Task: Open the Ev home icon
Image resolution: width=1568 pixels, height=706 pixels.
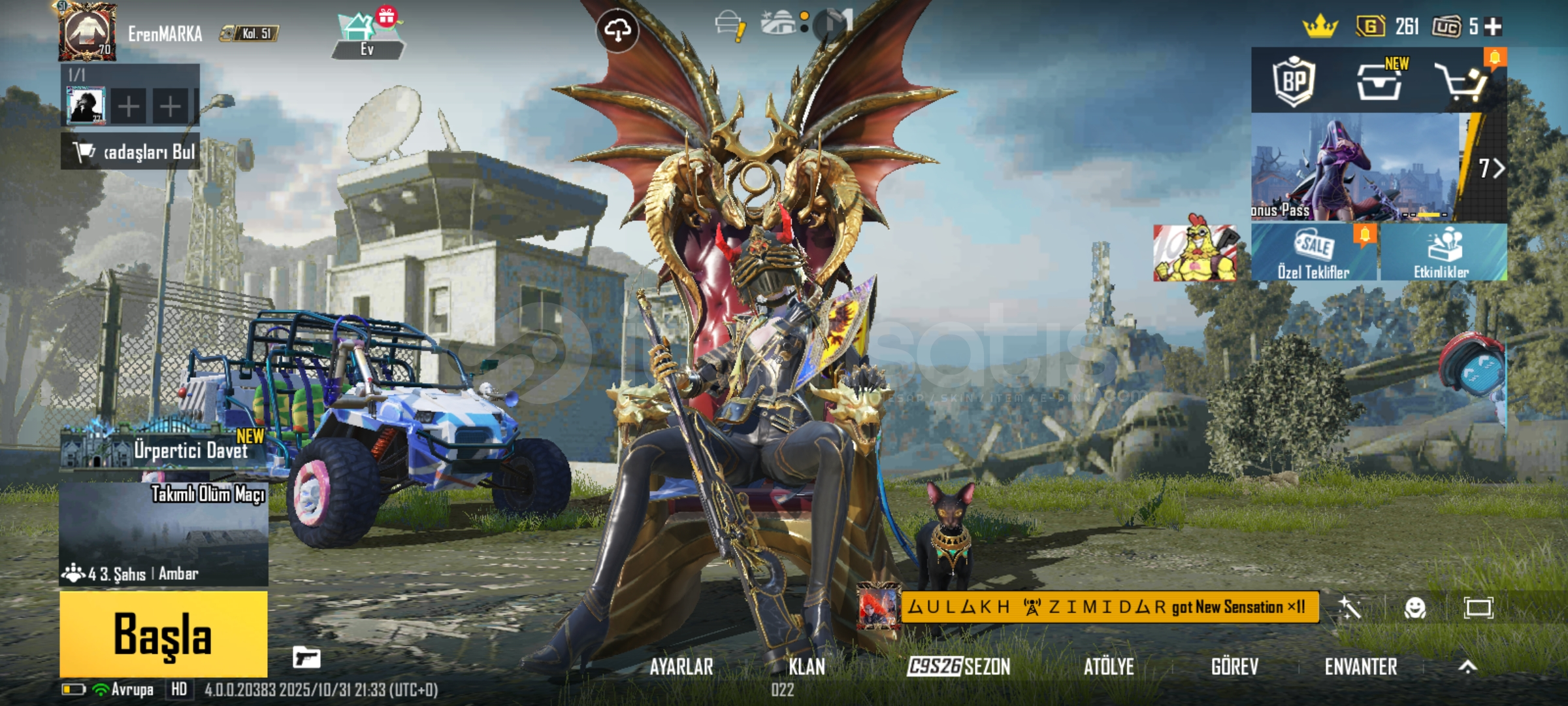Action: [x=367, y=36]
